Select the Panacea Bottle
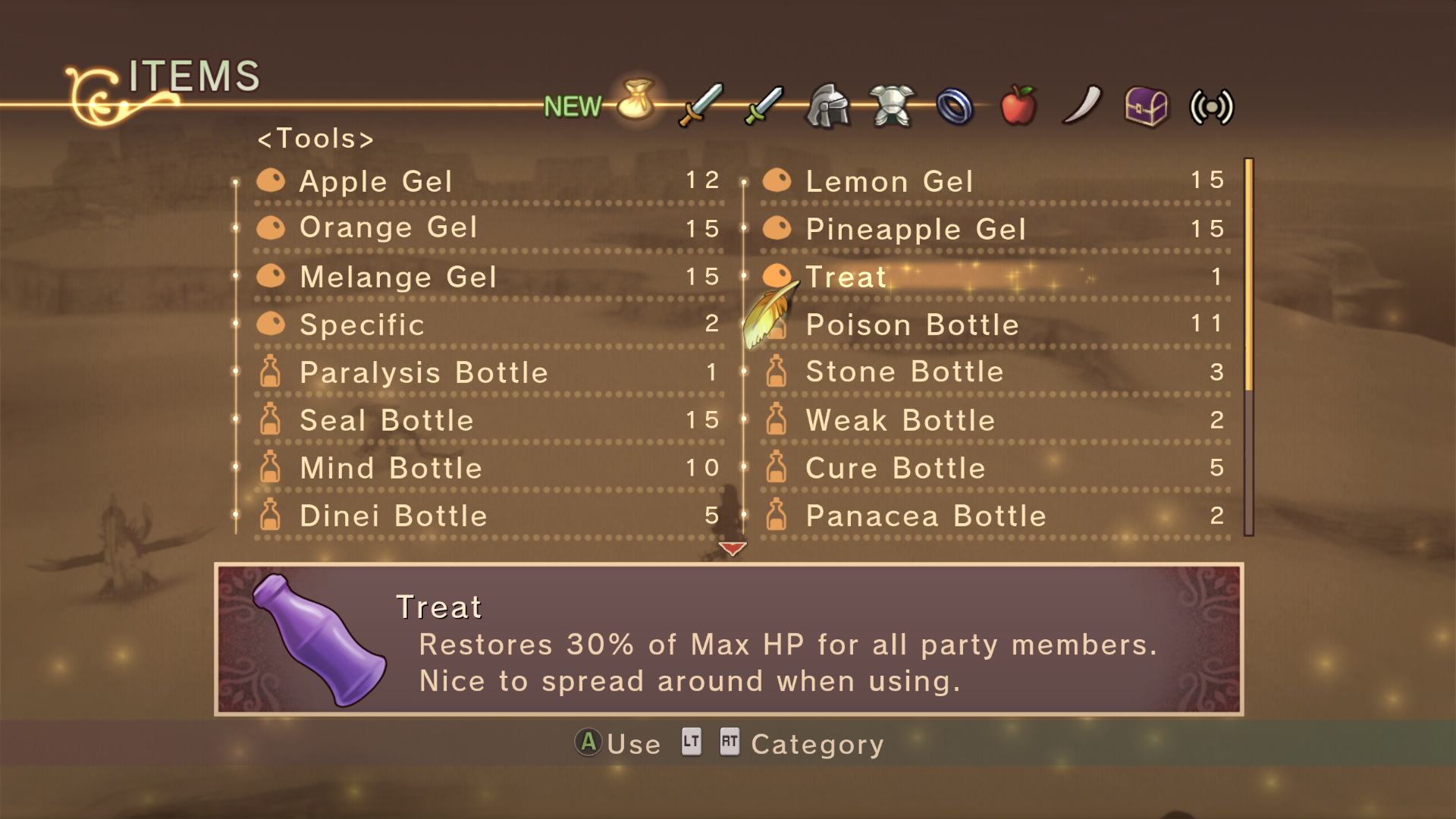The image size is (1456, 819). (x=925, y=516)
